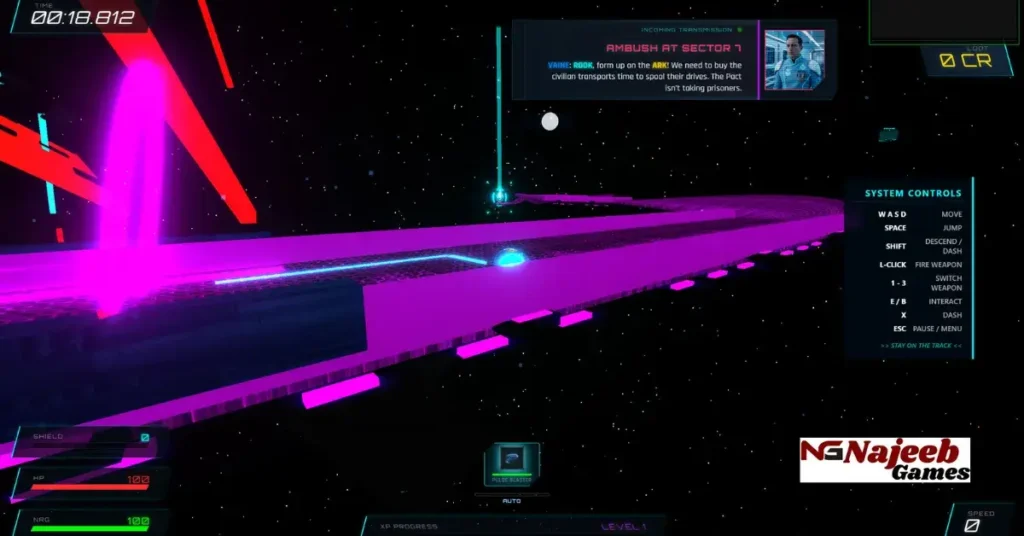The width and height of the screenshot is (1024, 536).
Task: Click the commander portrait in the transmission
Action: pos(793,59)
